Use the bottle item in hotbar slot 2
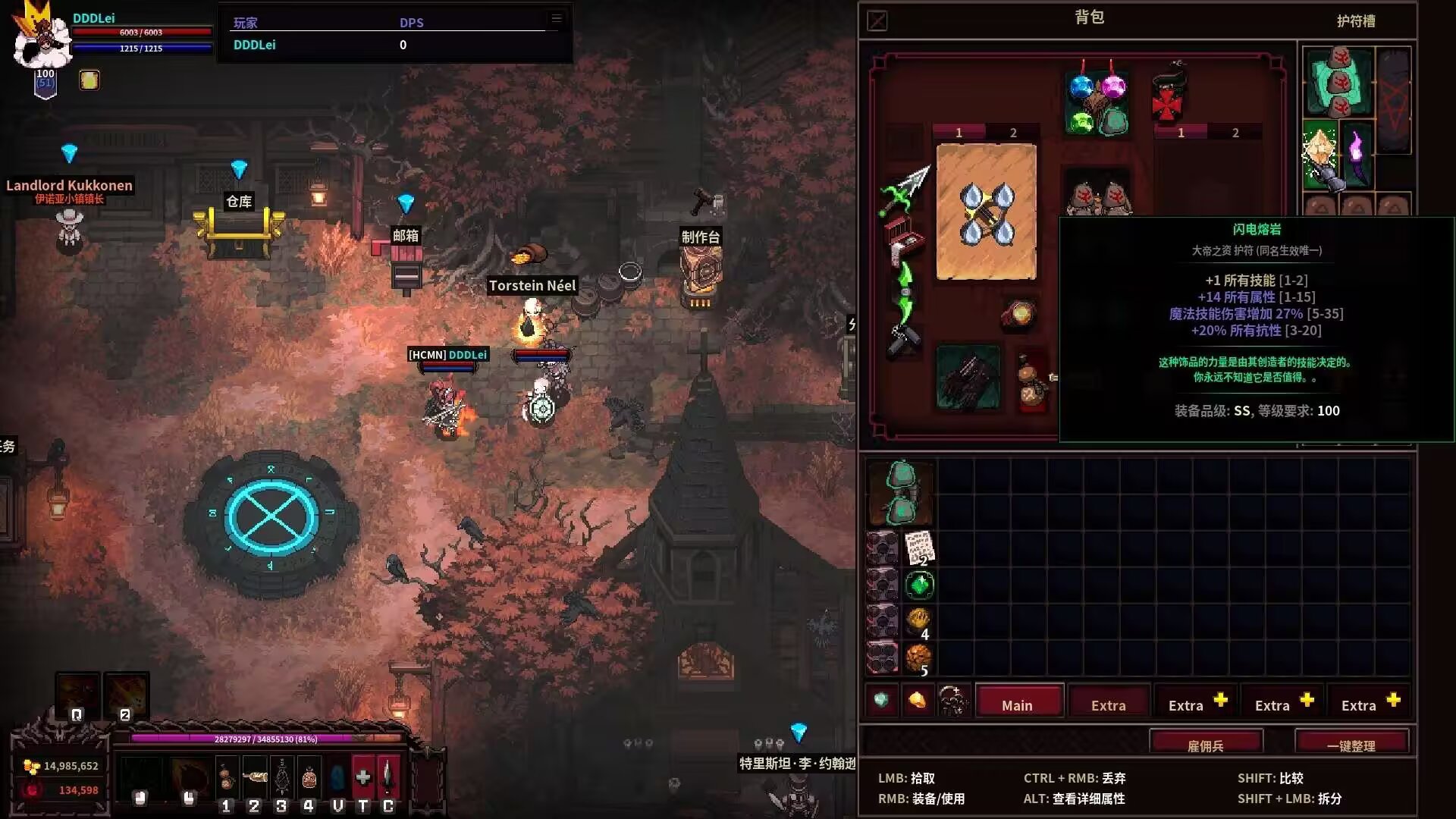1456x819 pixels. [254, 779]
